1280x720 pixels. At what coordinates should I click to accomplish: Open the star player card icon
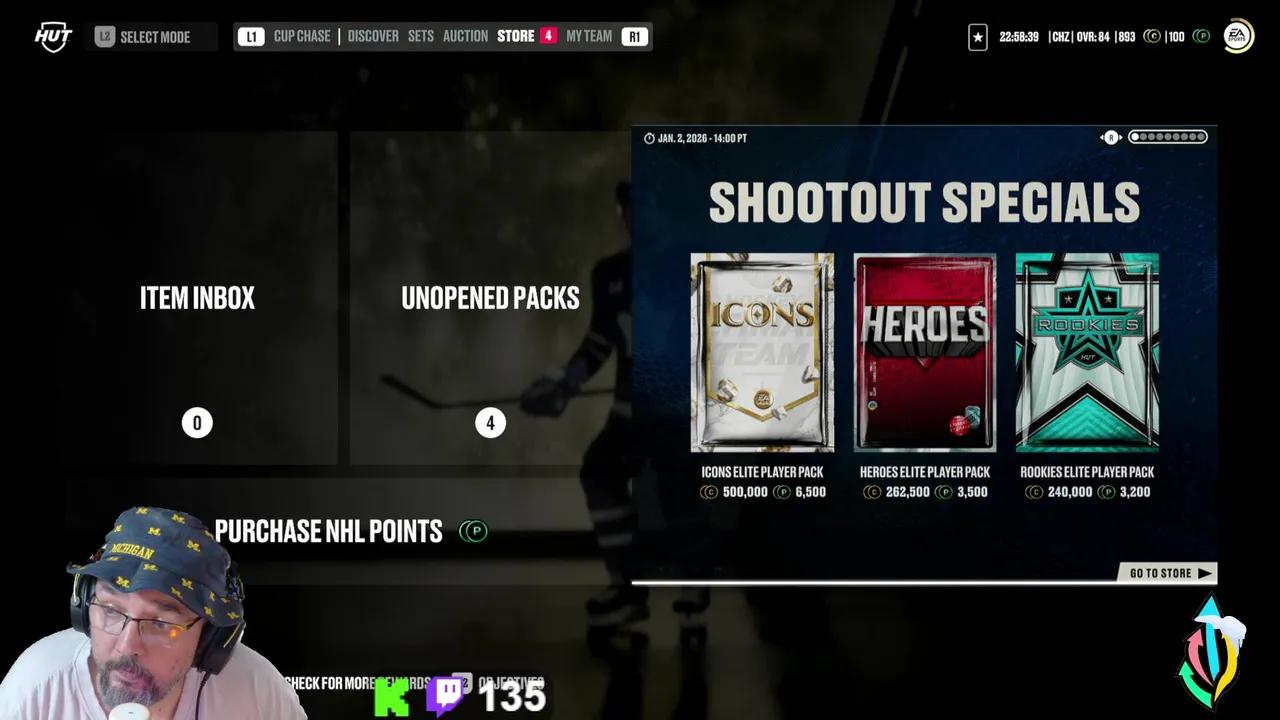977,37
